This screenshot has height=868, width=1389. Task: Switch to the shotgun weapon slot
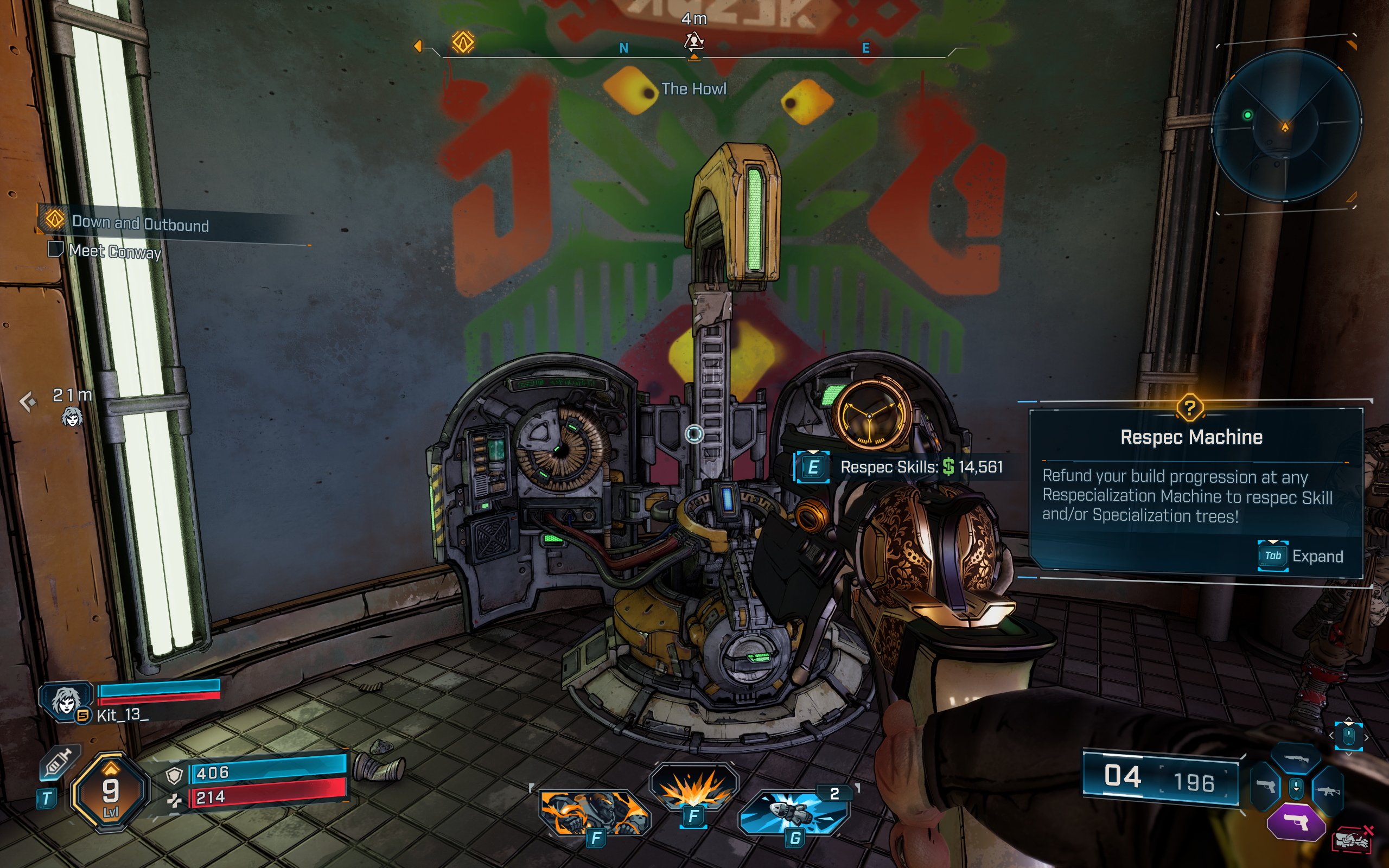pyautogui.click(x=1296, y=759)
